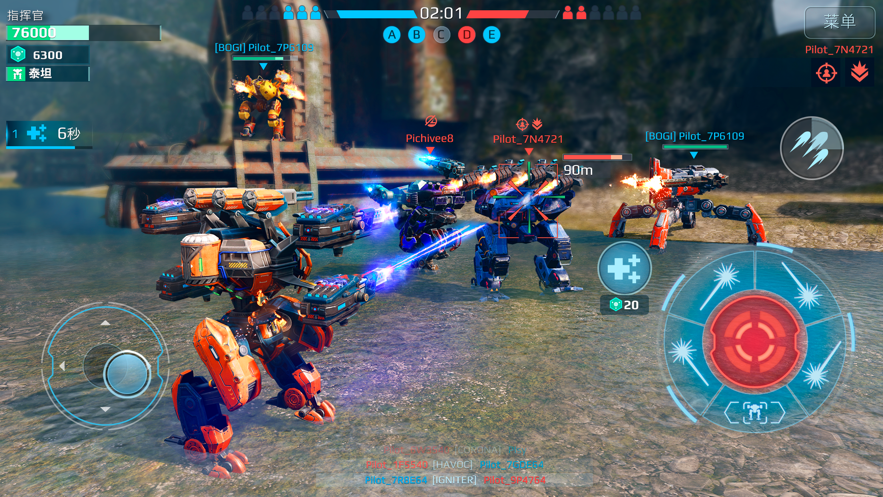Tap the movement joystick knob
Screen dimensions: 883x497
click(x=127, y=373)
